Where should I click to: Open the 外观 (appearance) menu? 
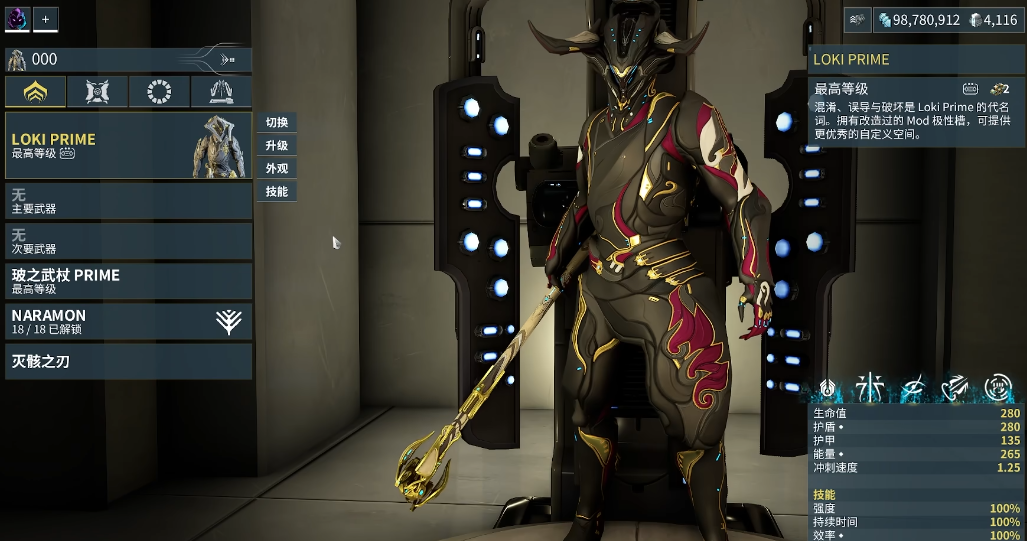point(277,169)
